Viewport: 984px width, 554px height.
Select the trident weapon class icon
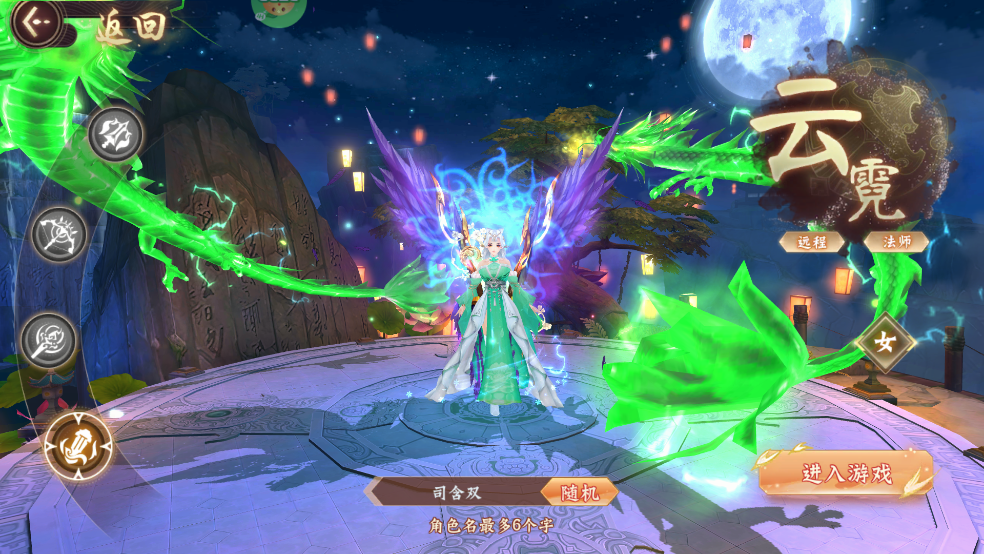[115, 133]
